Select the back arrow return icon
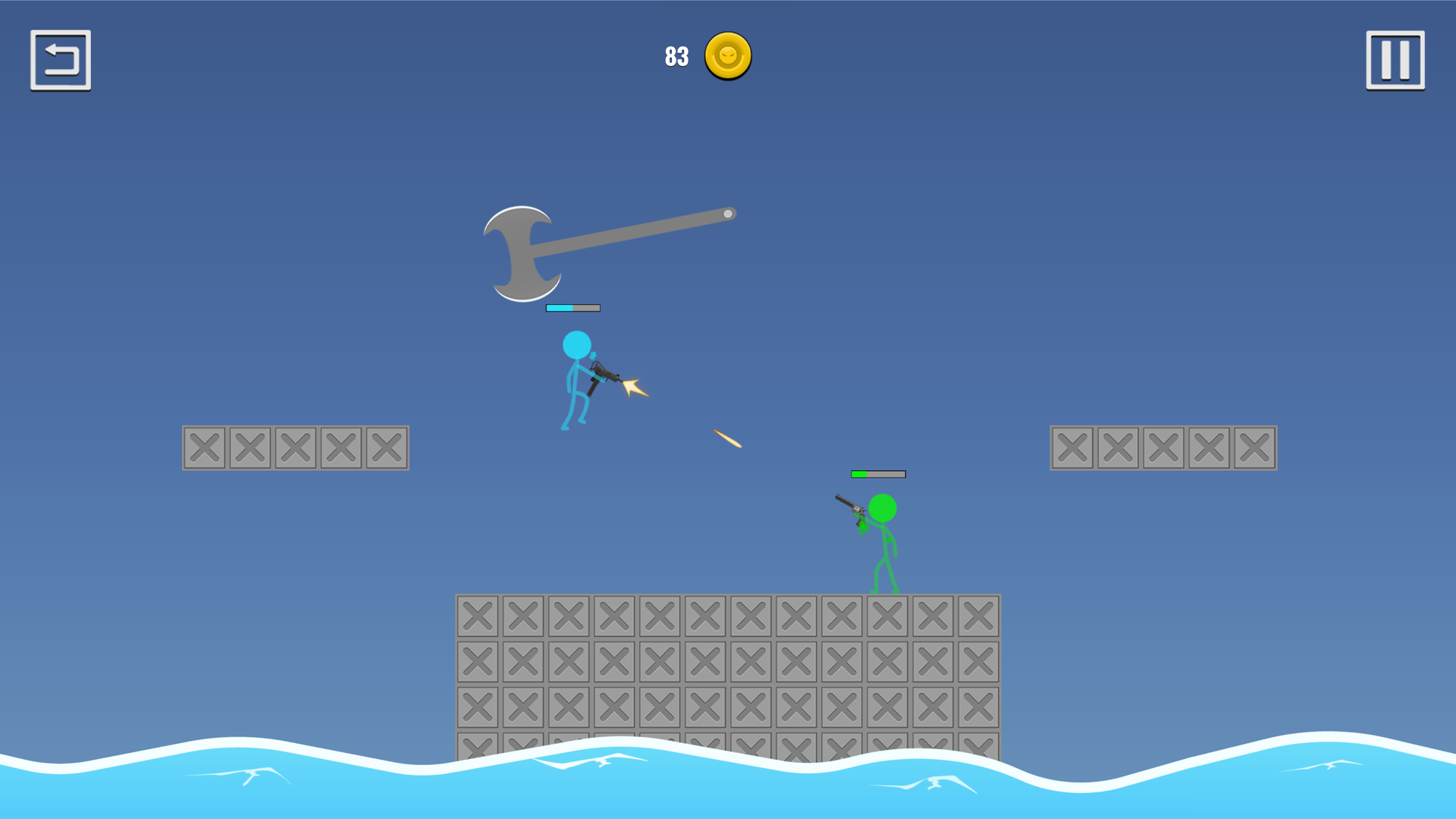This screenshot has height=819, width=1456. [61, 60]
